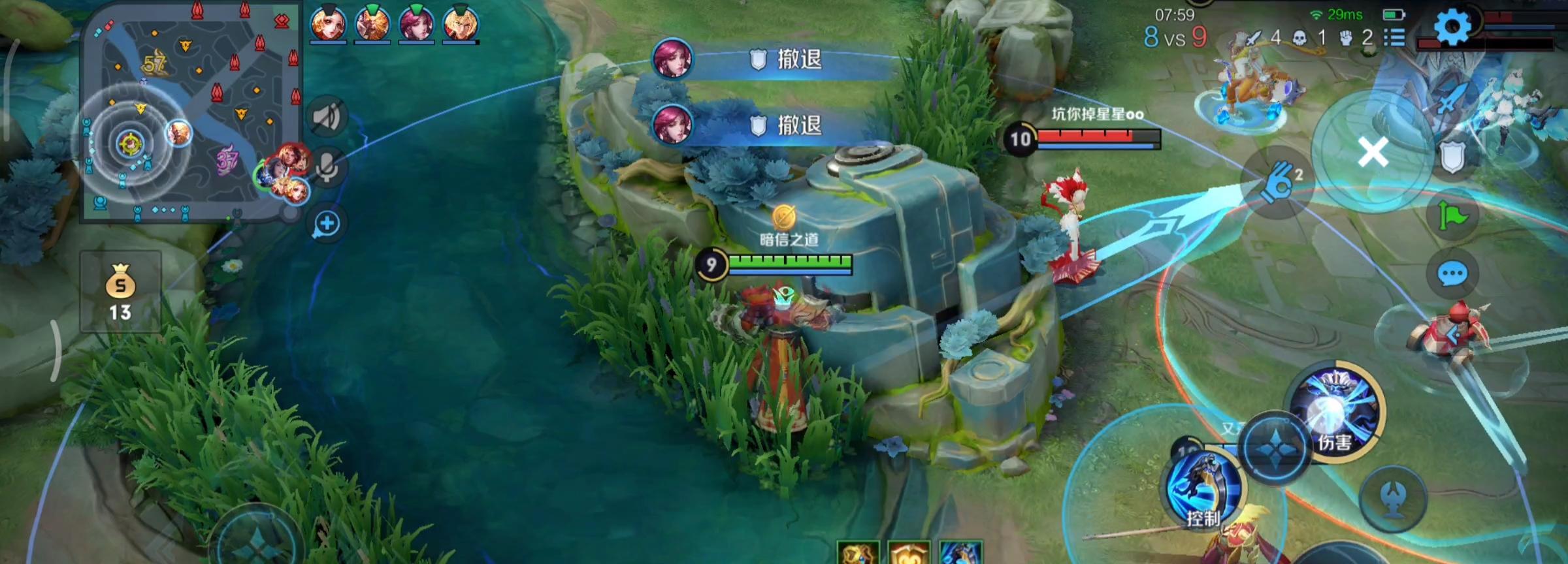This screenshot has height=564, width=1568.
Task: Click the minimap
Action: coord(189,111)
